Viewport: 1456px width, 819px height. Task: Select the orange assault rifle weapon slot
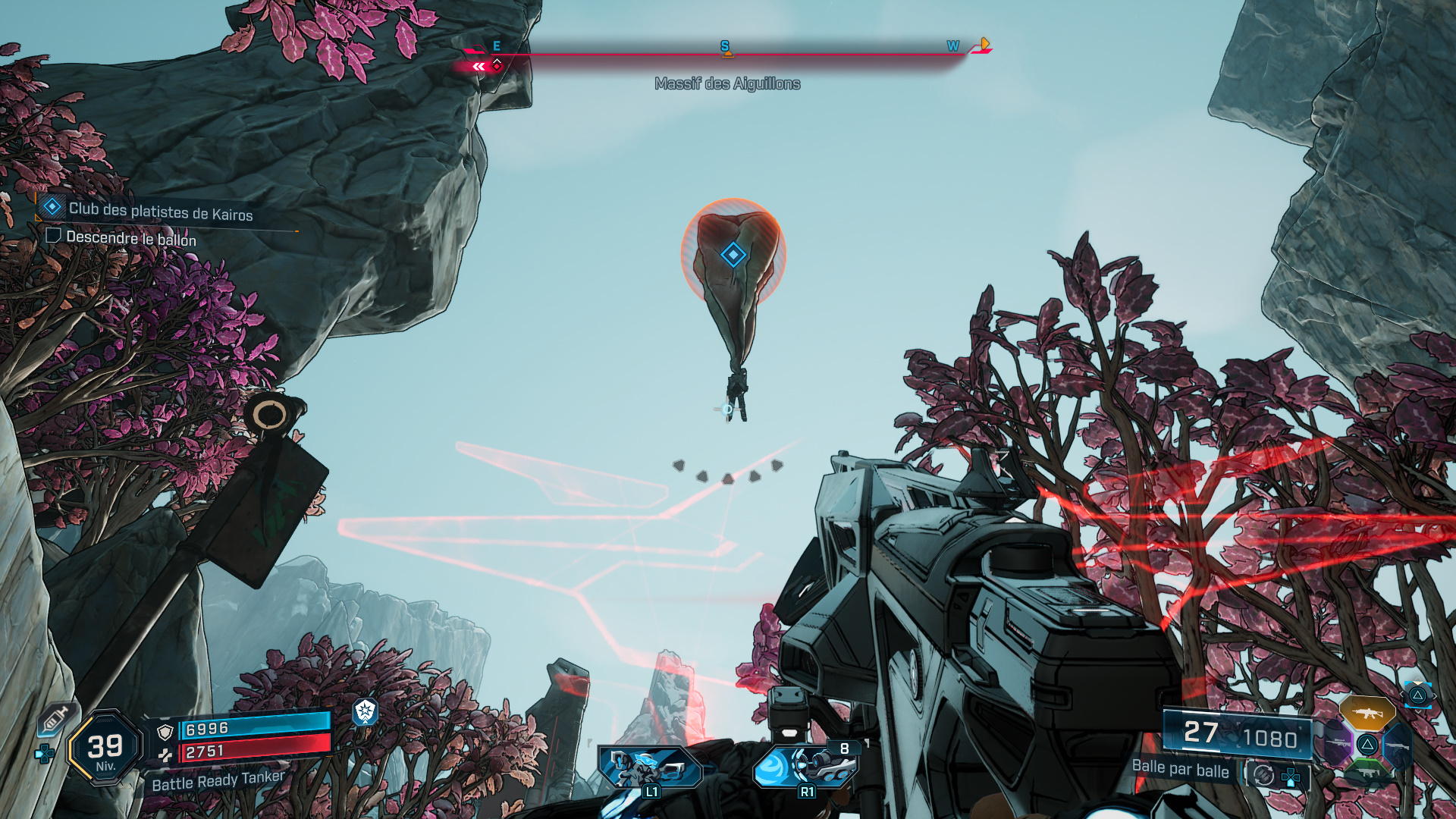(x=1367, y=713)
